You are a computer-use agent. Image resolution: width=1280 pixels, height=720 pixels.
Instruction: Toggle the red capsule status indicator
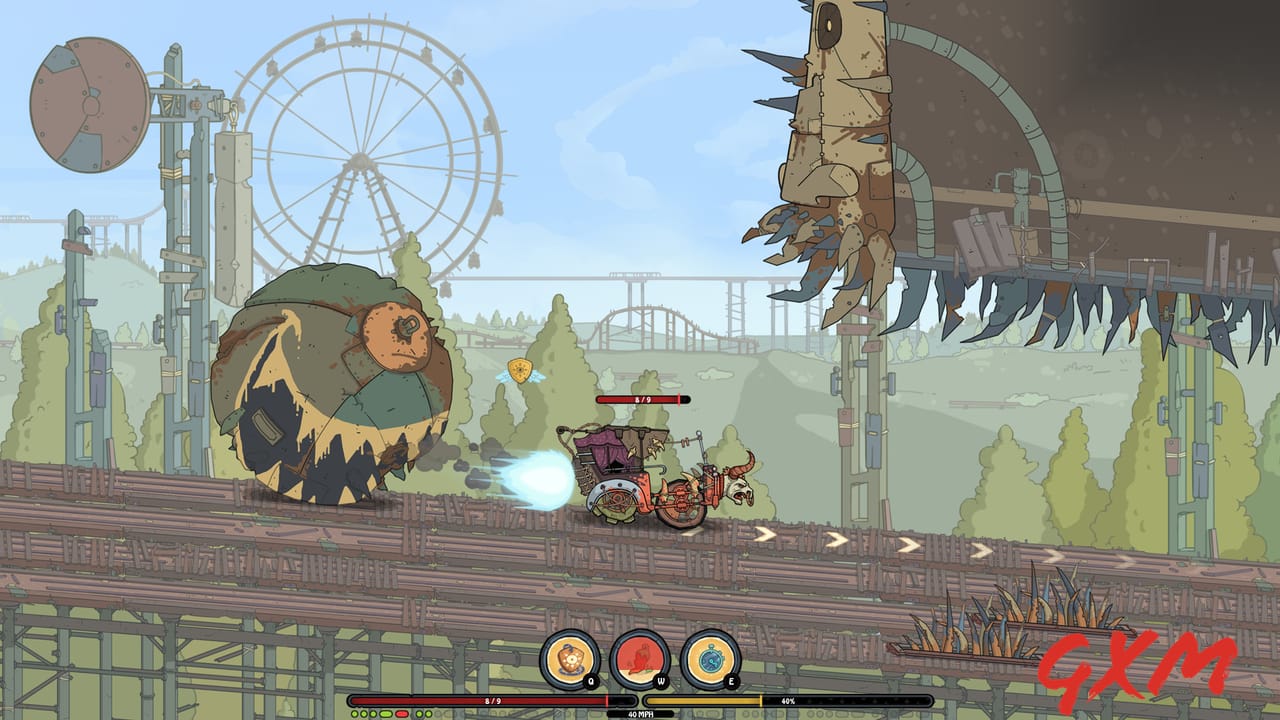click(x=402, y=712)
